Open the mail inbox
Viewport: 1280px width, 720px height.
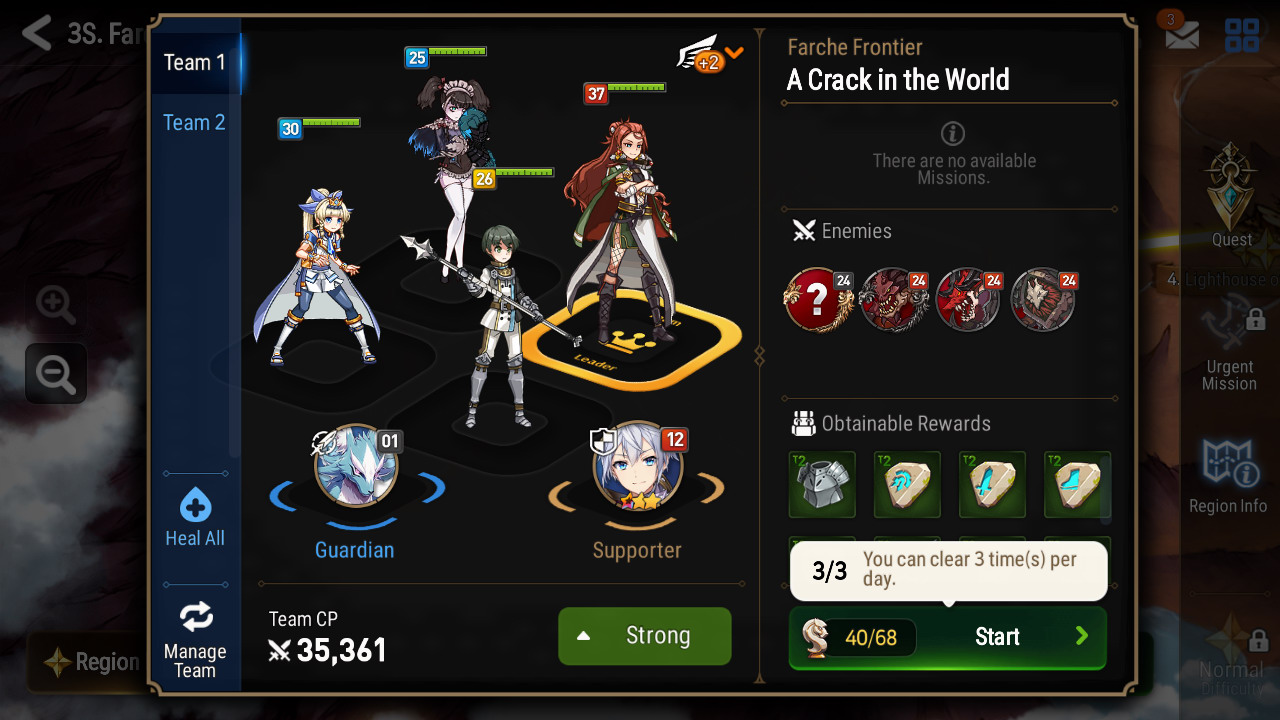pos(1181,34)
